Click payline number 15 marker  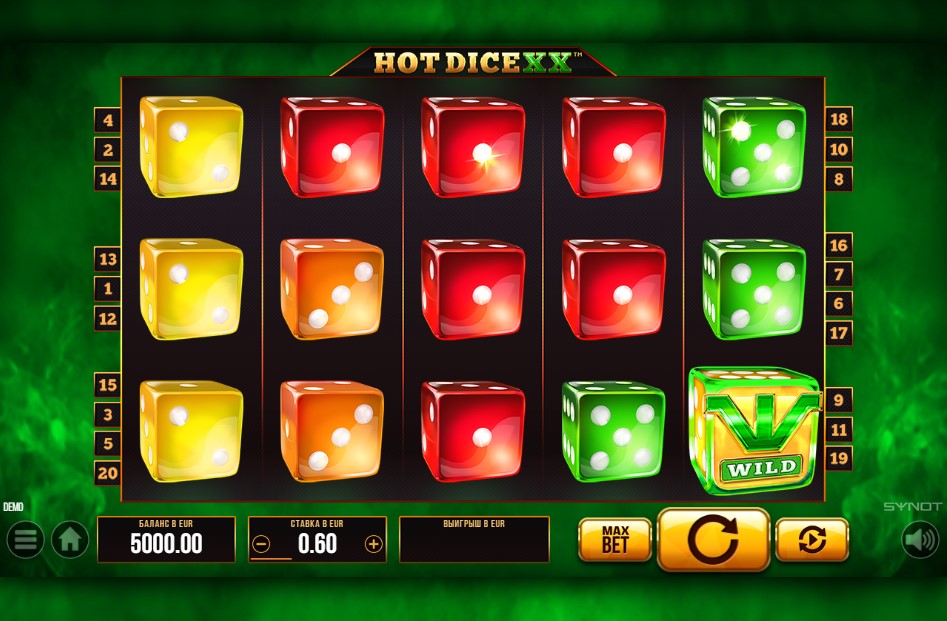[x=108, y=385]
